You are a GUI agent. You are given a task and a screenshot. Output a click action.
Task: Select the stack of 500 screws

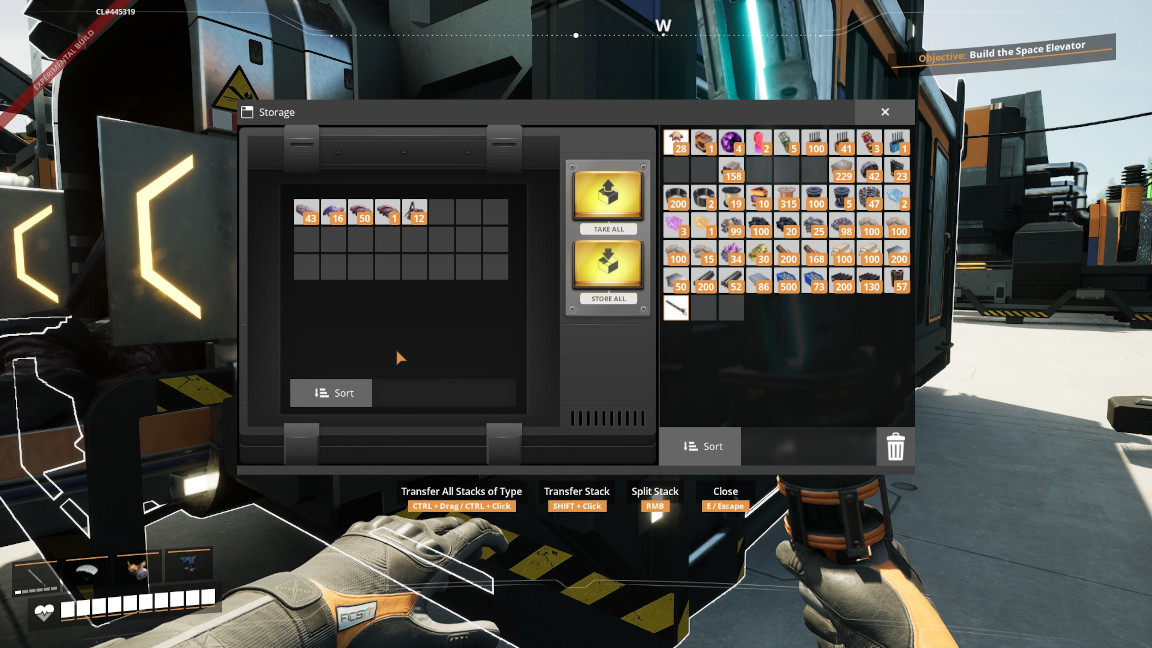tap(787, 280)
